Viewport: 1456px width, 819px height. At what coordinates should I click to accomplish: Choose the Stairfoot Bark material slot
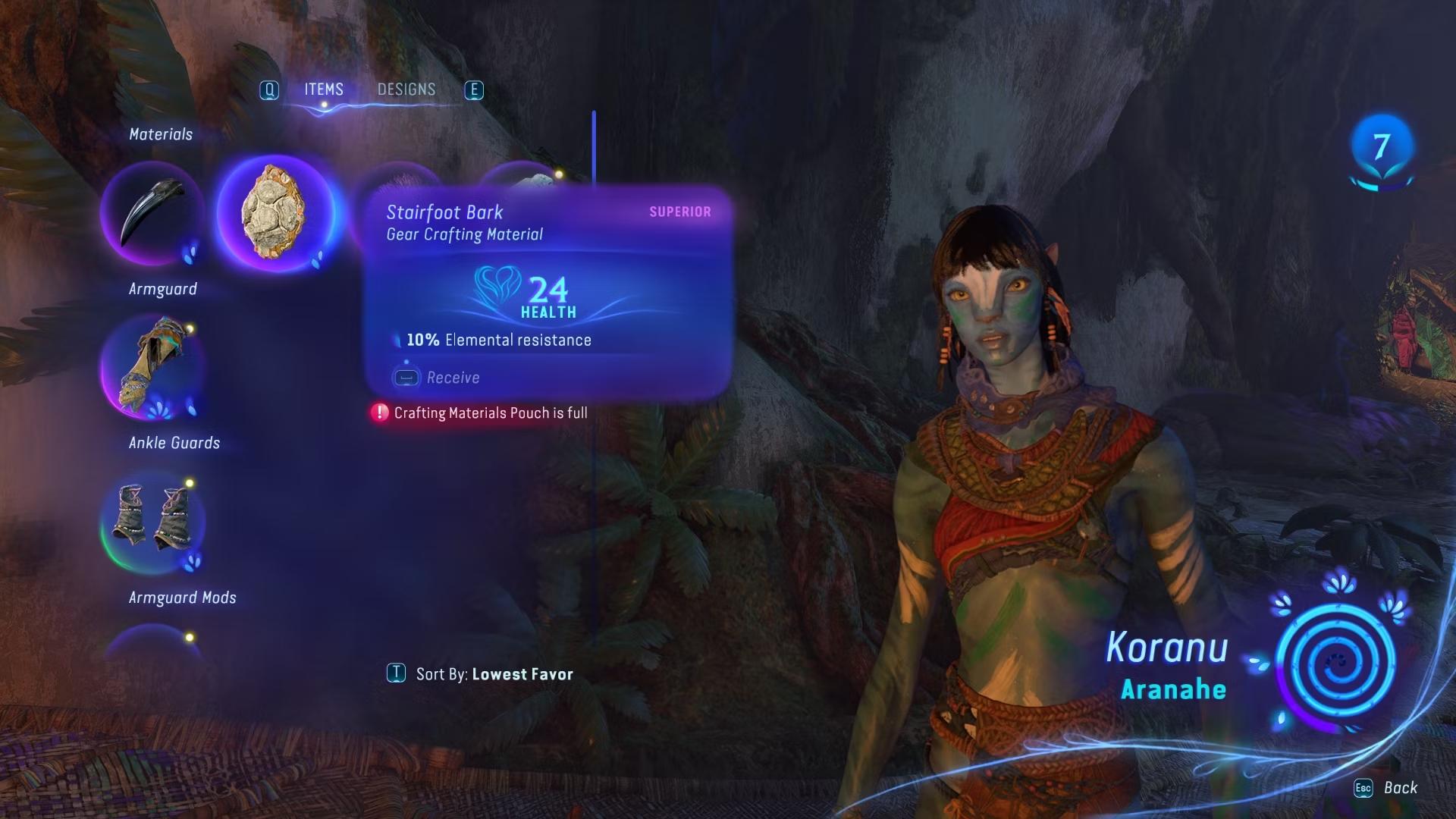coord(275,213)
